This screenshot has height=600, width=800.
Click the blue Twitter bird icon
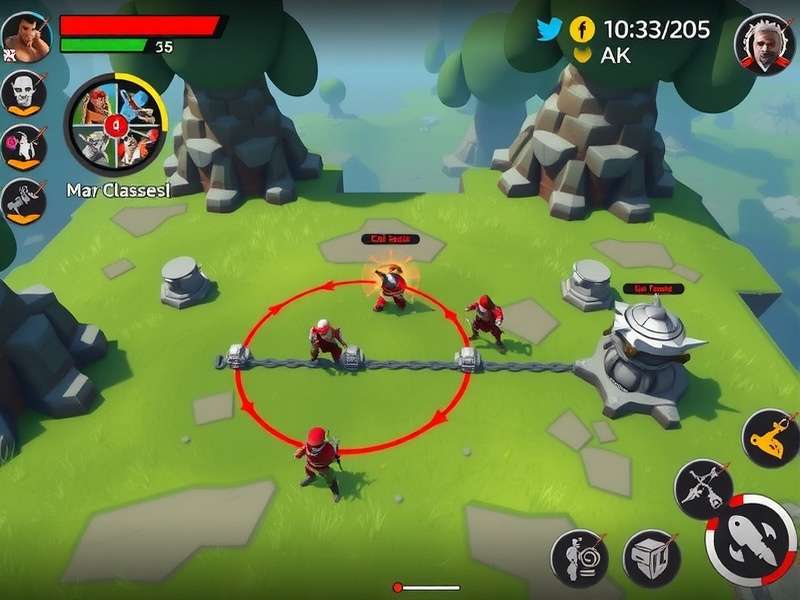549,29
